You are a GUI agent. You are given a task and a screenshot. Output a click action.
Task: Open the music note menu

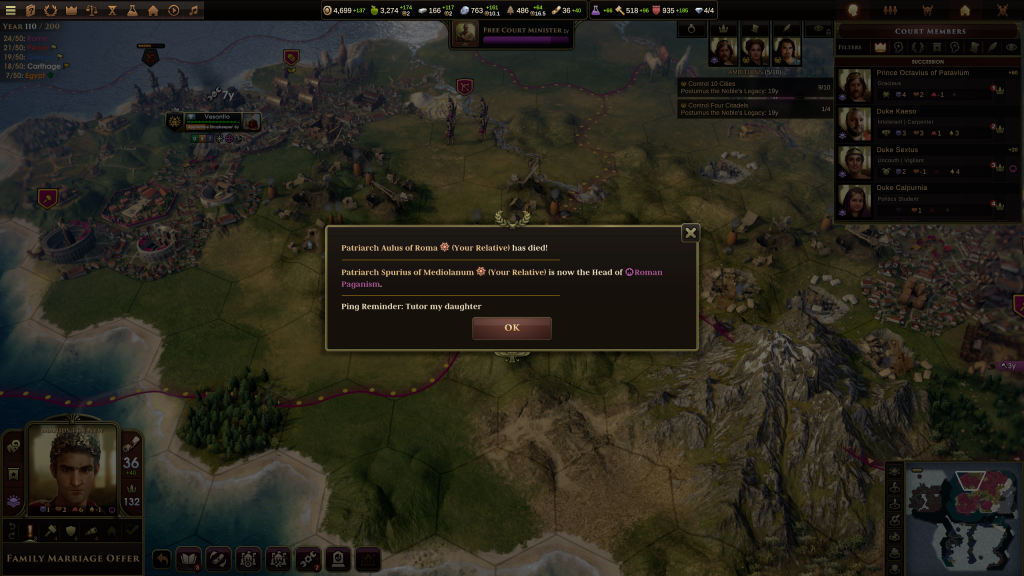click(x=194, y=10)
